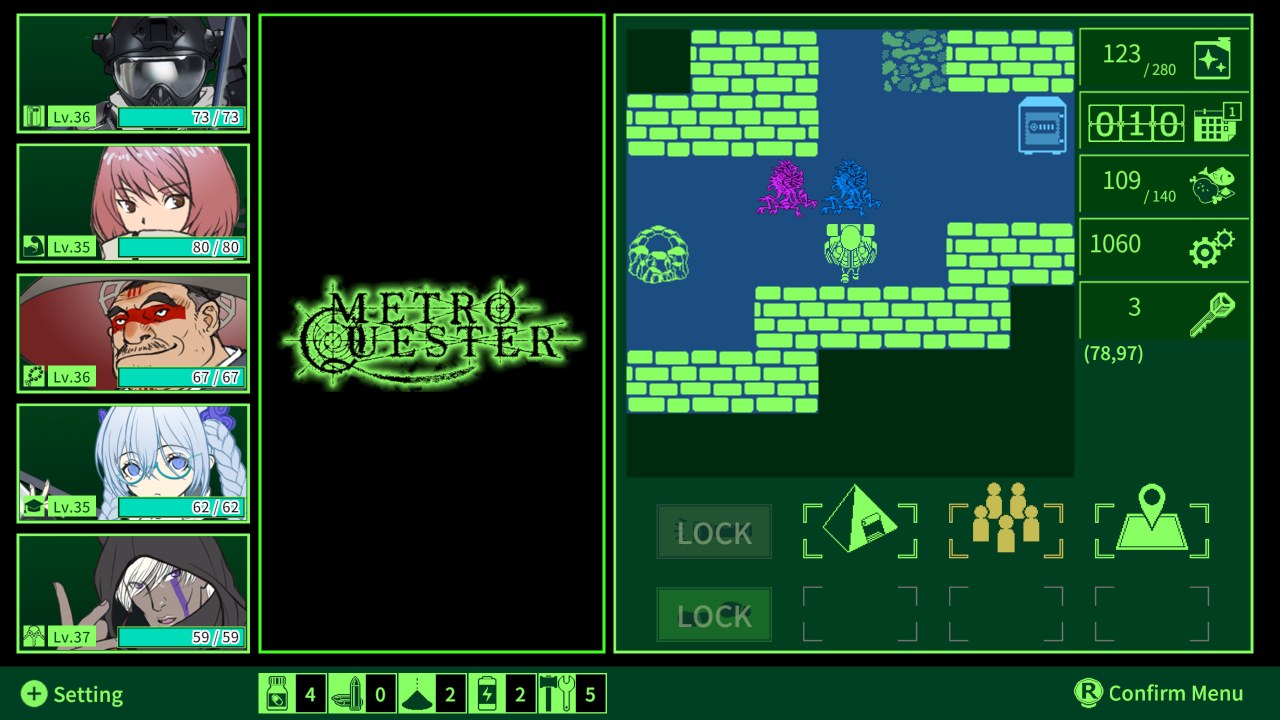
Task: Toggle the lower LOCK switch
Action: click(x=713, y=615)
